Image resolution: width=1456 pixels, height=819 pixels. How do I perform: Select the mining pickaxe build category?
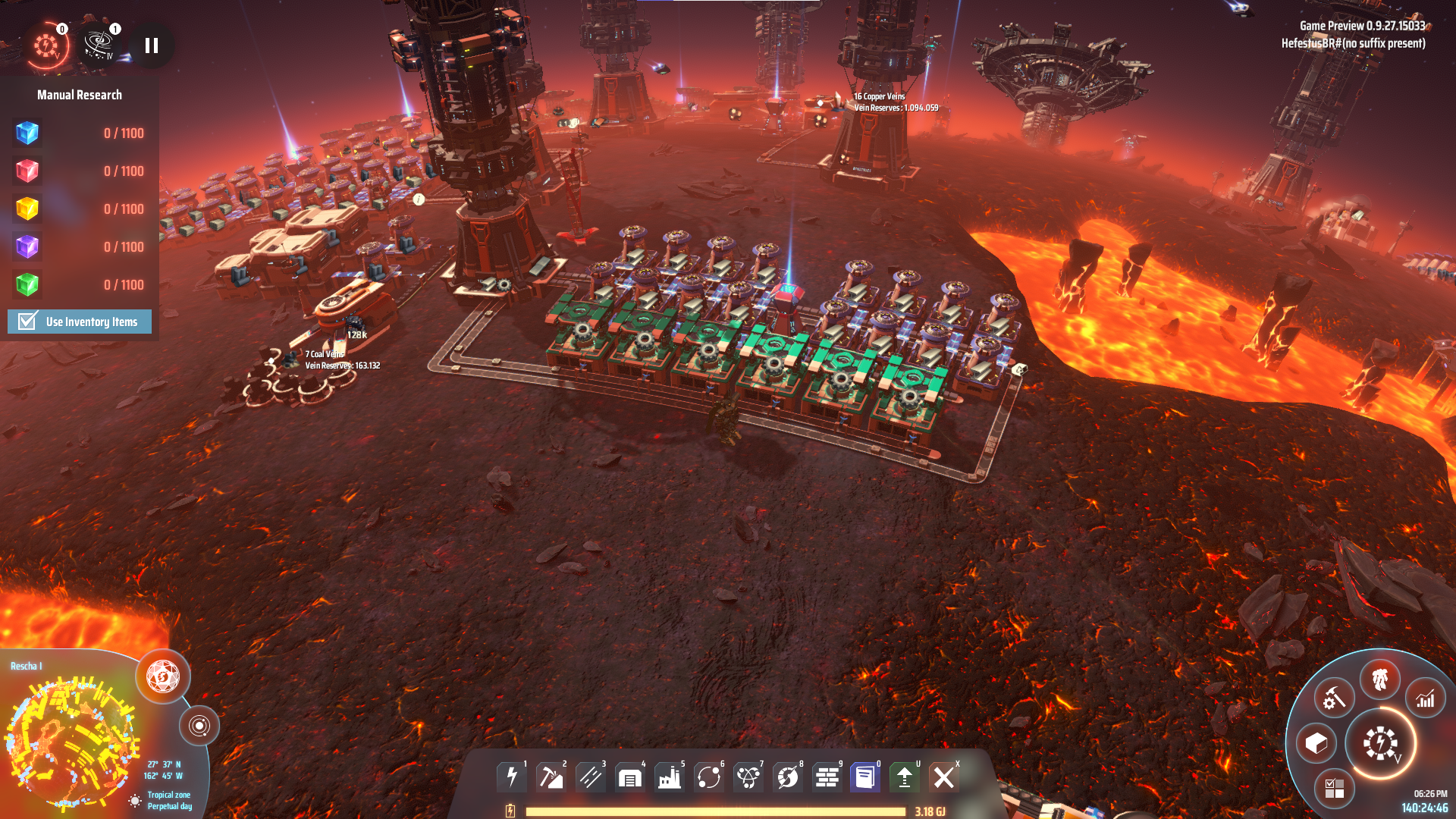tap(551, 777)
